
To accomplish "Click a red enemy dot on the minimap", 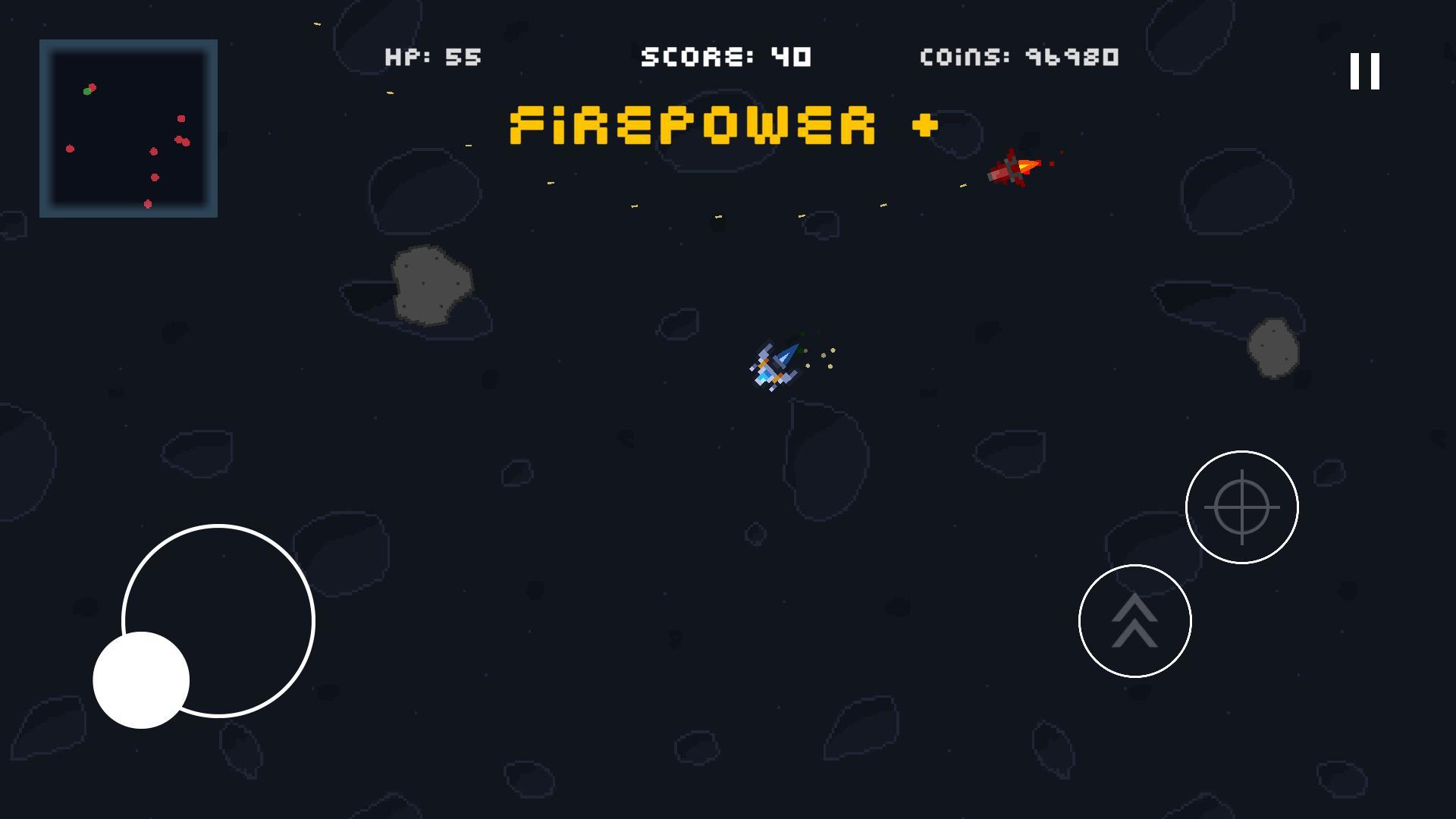I will coord(180,119).
